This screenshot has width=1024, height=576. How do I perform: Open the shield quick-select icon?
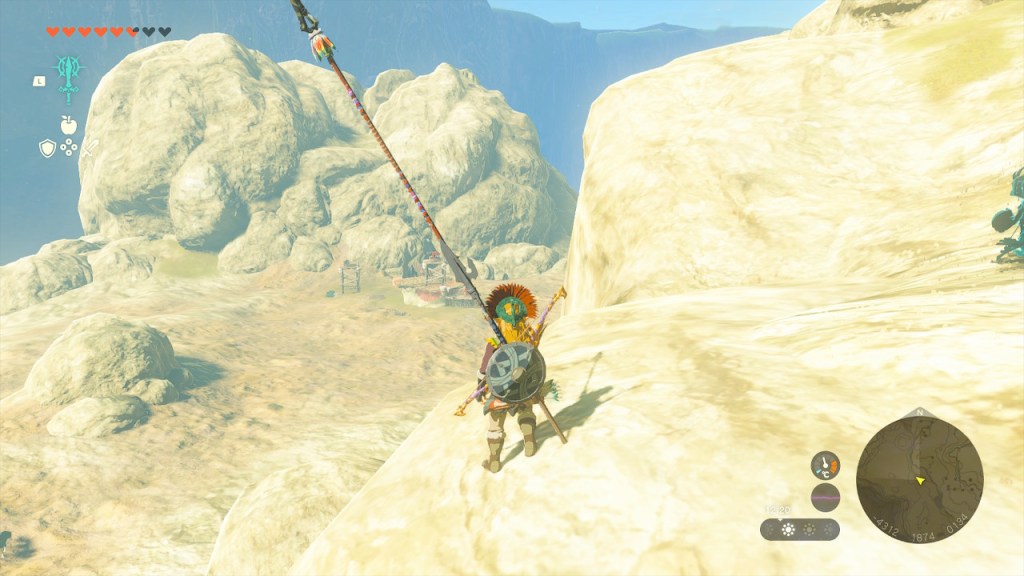pyautogui.click(x=46, y=148)
